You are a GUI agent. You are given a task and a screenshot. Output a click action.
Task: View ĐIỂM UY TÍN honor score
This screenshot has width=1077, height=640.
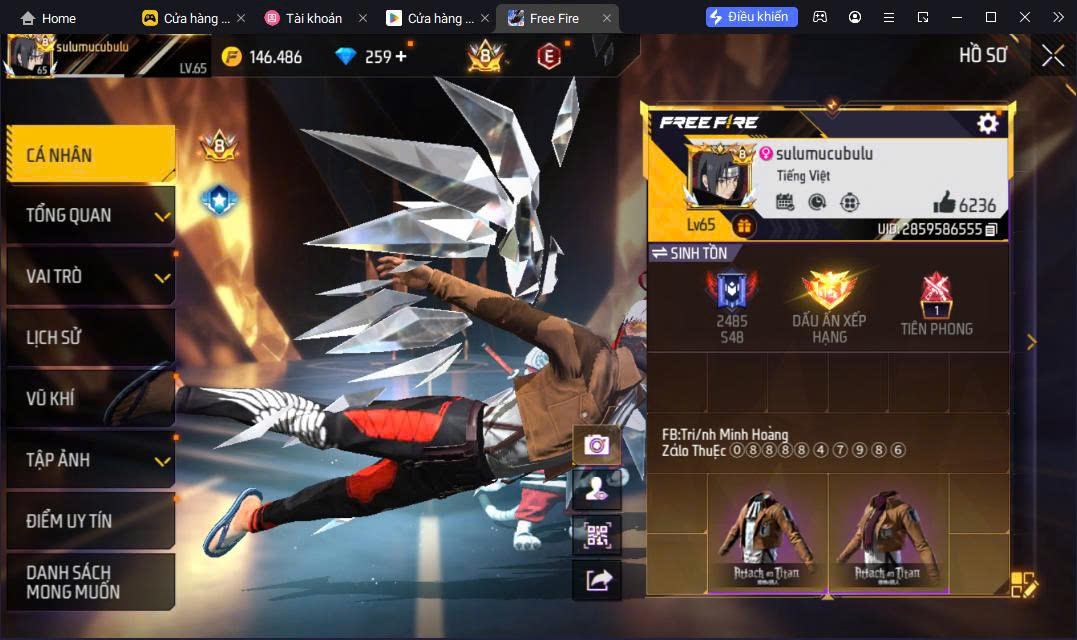[90, 521]
